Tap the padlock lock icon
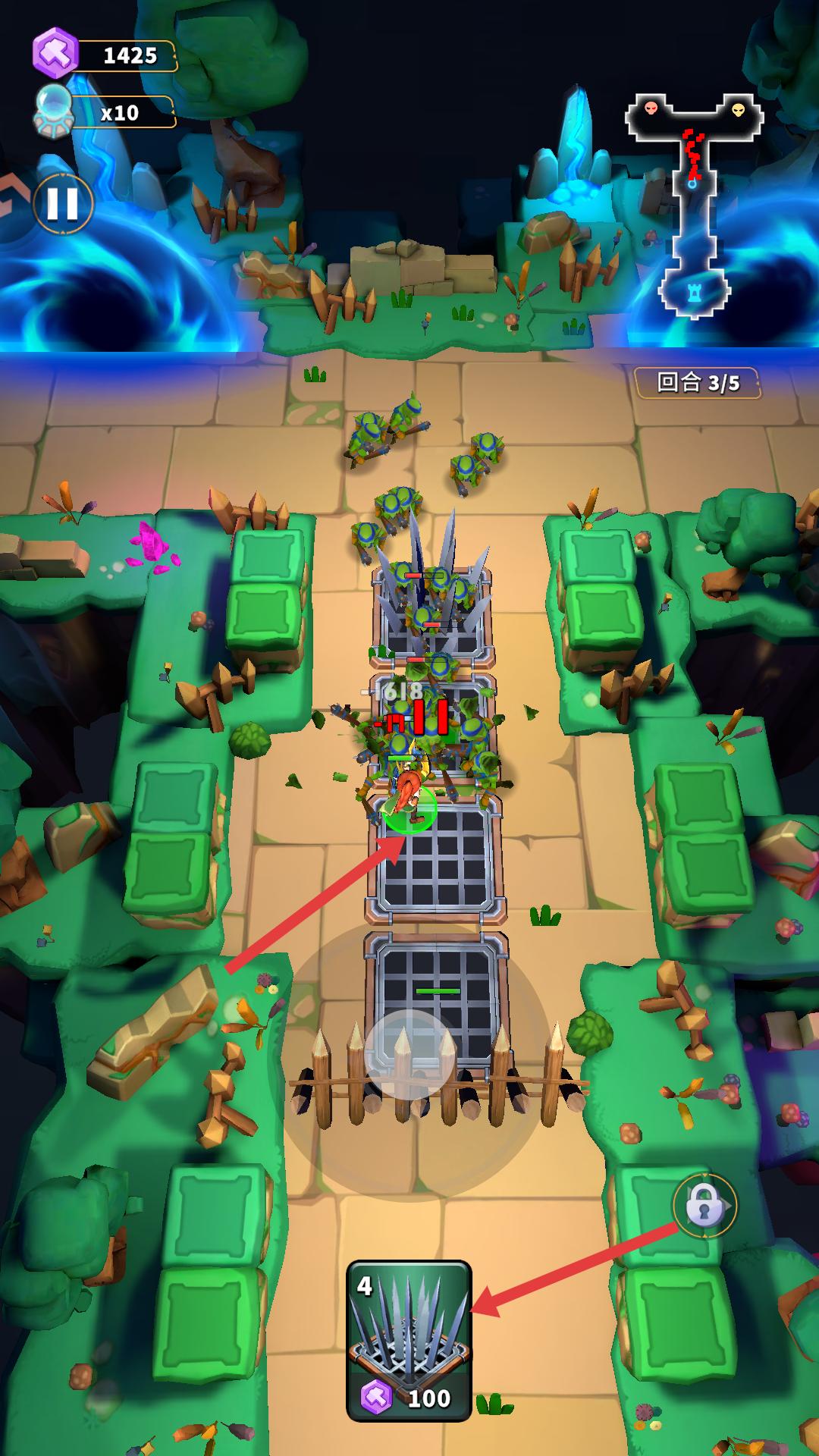This screenshot has width=819, height=1456. coord(704,1204)
